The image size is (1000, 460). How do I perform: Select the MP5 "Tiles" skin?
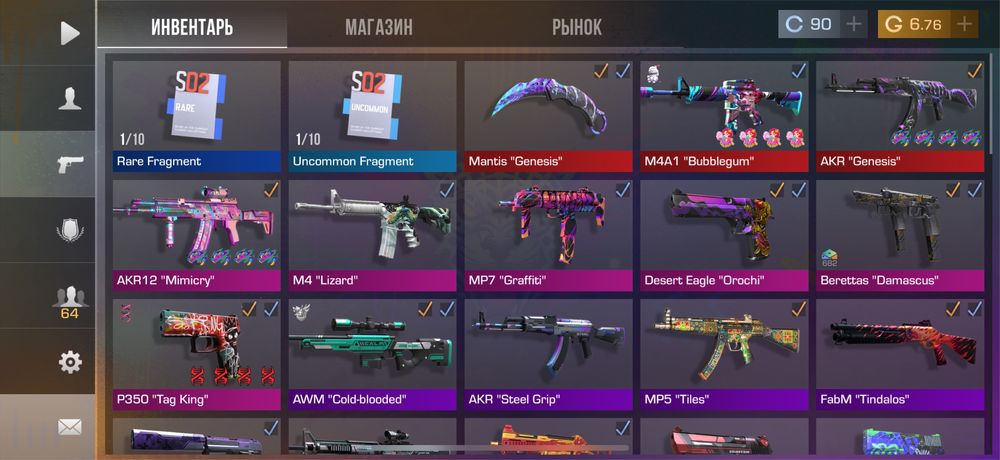click(x=724, y=354)
